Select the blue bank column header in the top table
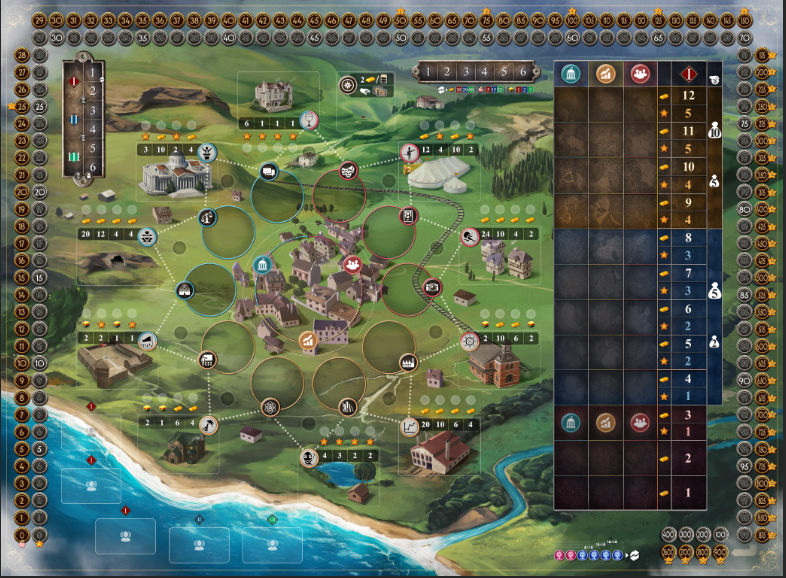Screen dimensions: 786x578 click(x=573, y=73)
